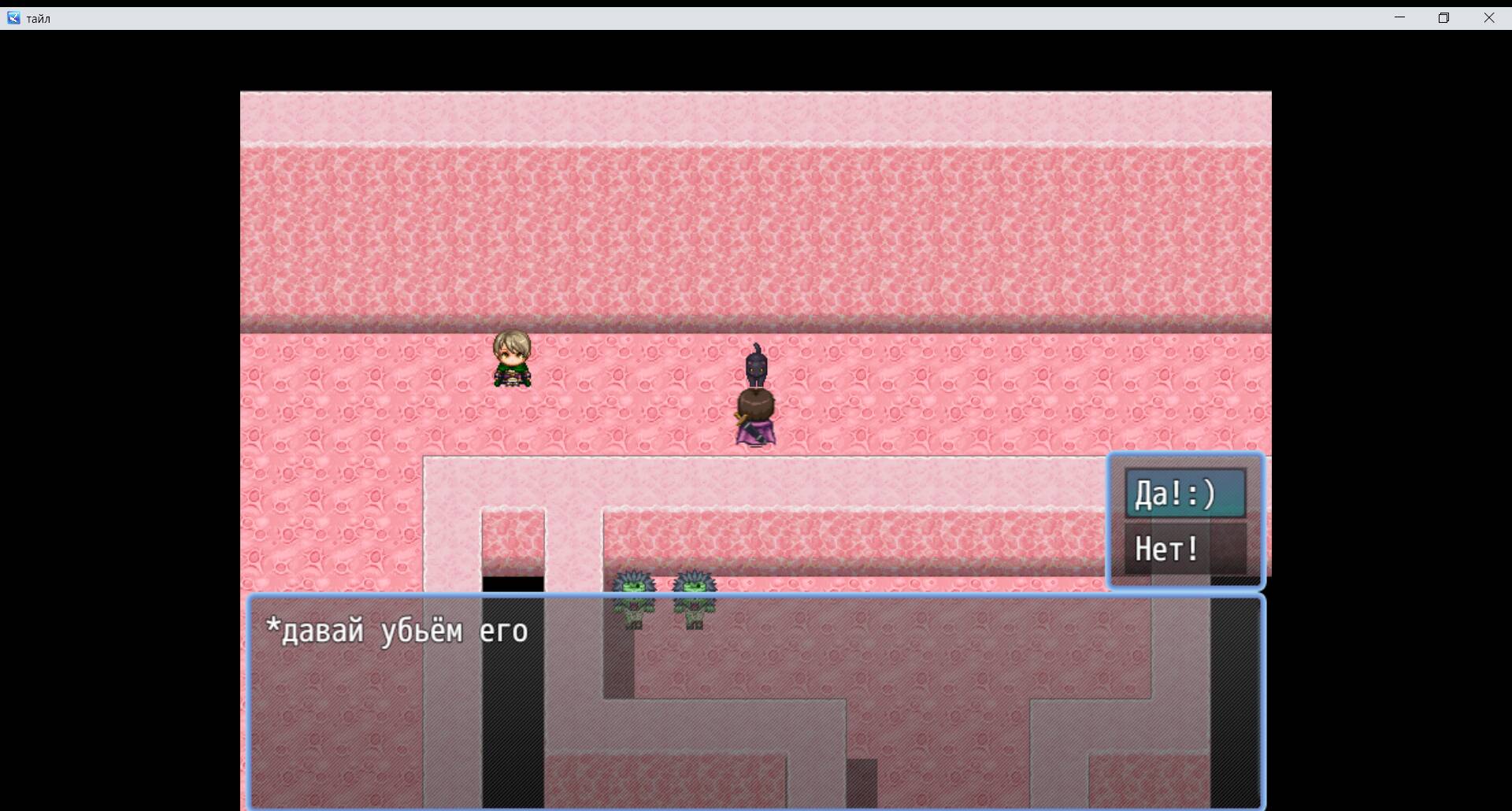1512x811 pixels.
Task: Click the black border area left of the map
Action: click(118, 394)
